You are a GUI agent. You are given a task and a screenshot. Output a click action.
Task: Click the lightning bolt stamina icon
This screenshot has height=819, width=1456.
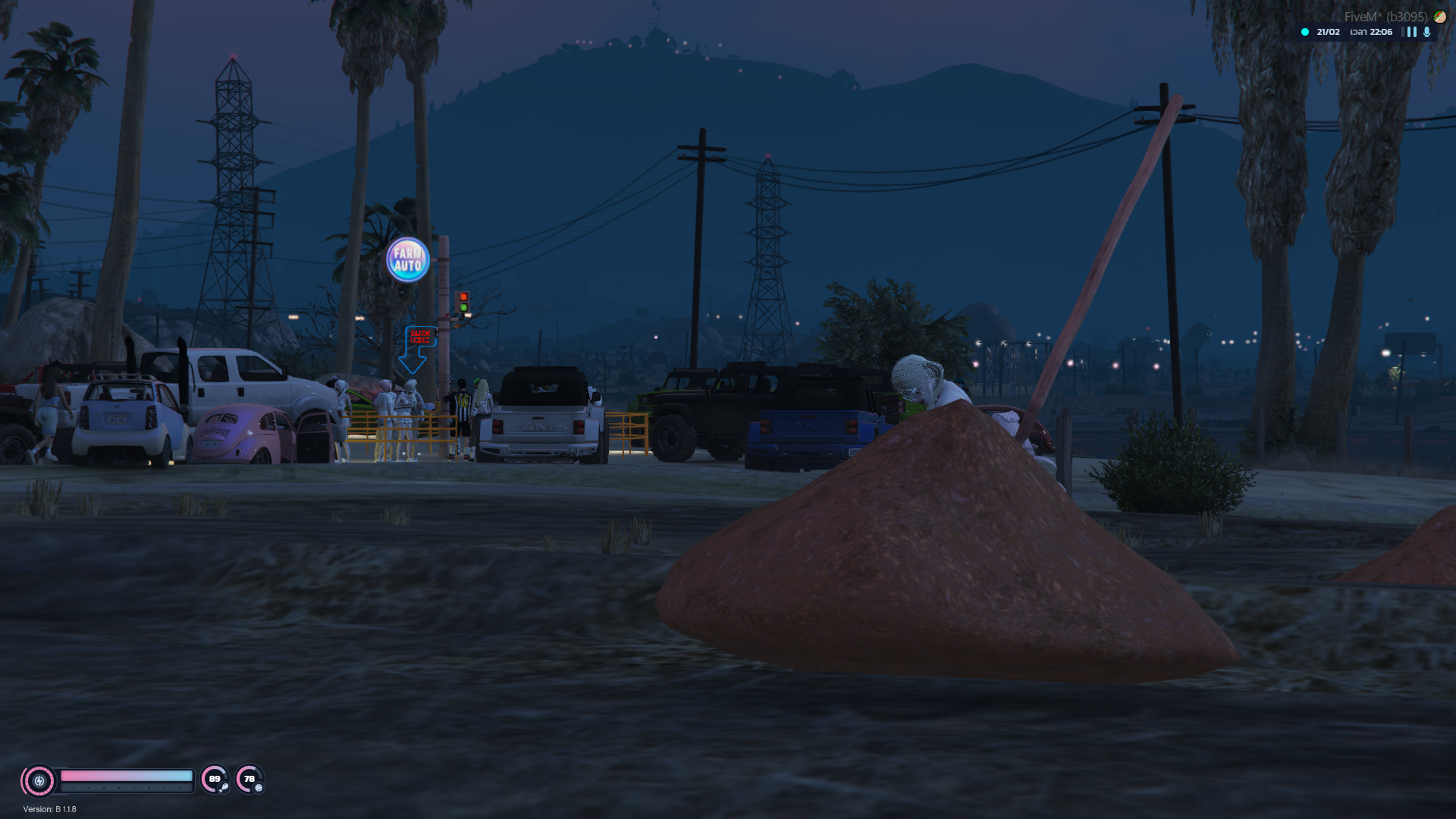[x=39, y=780]
